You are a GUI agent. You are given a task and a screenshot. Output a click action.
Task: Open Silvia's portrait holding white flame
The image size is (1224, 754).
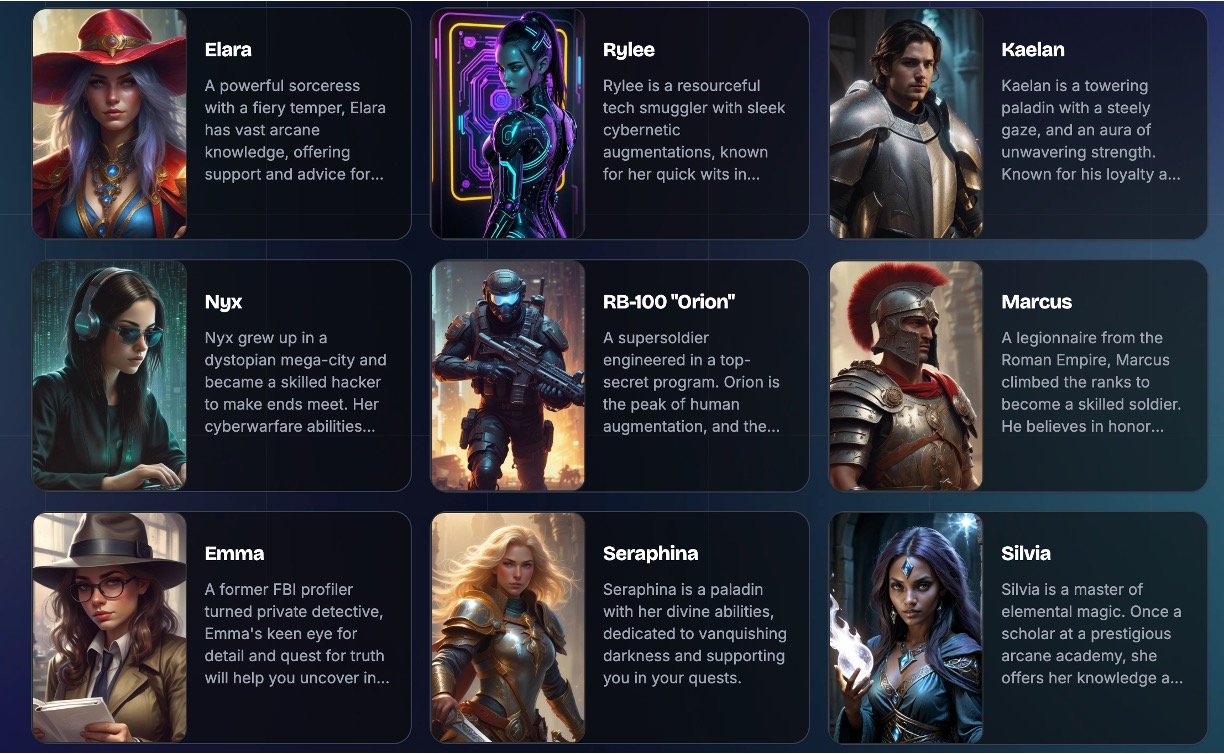tap(906, 628)
